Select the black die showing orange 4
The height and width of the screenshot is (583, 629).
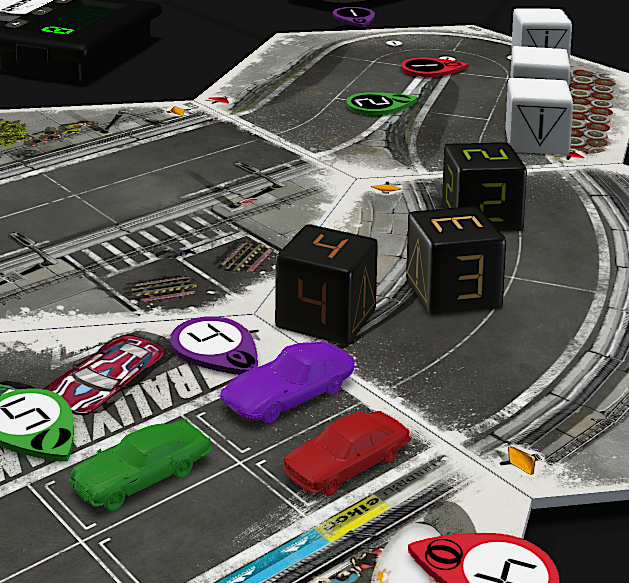[x=326, y=285]
